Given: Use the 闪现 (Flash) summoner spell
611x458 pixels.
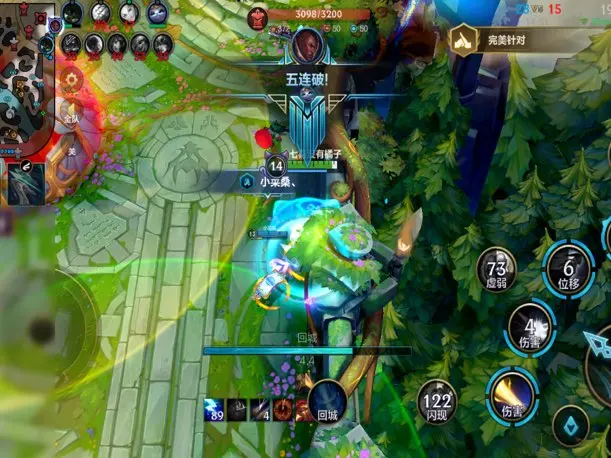Looking at the screenshot, I should pyautogui.click(x=437, y=400).
